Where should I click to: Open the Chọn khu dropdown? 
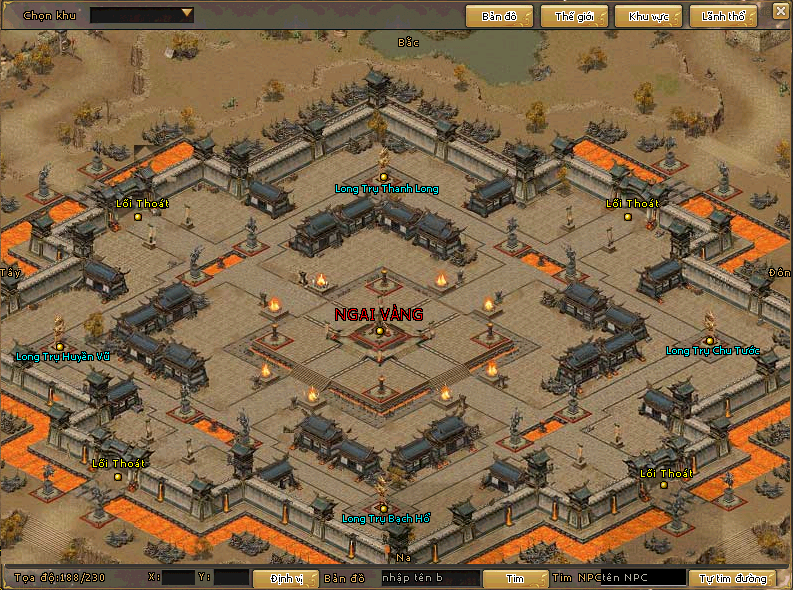point(142,15)
